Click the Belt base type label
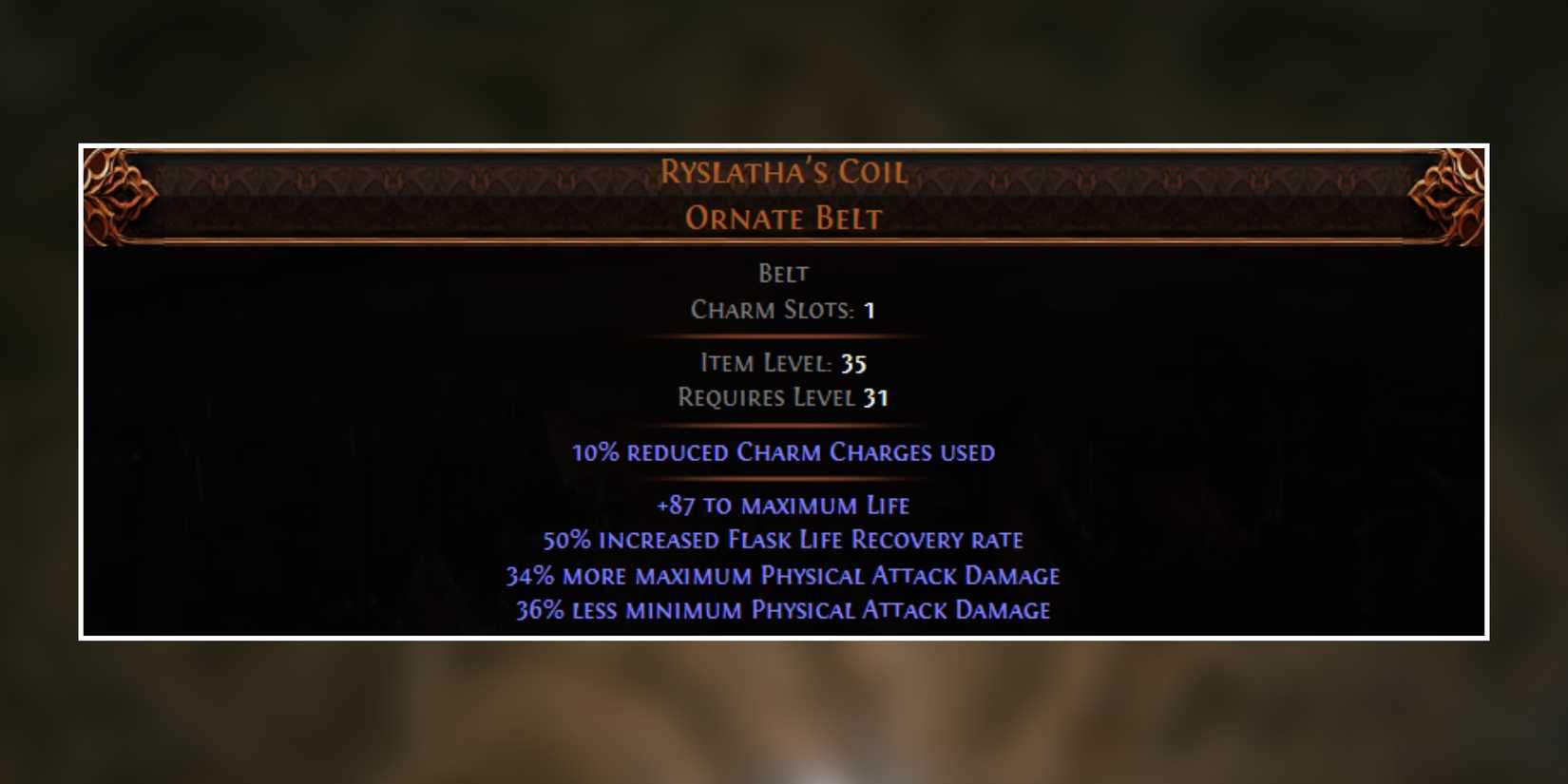 (x=782, y=274)
